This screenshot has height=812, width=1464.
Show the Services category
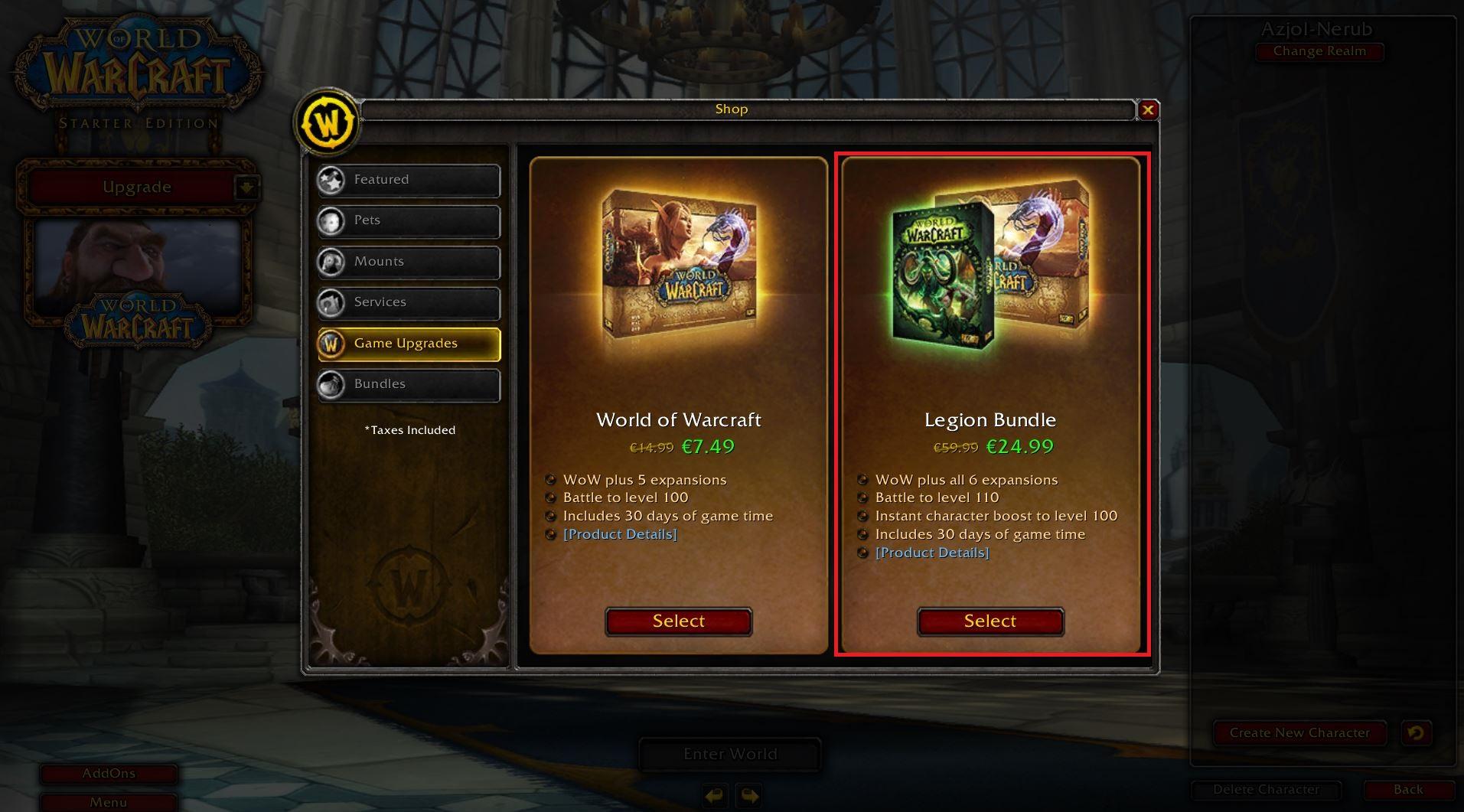coord(409,302)
